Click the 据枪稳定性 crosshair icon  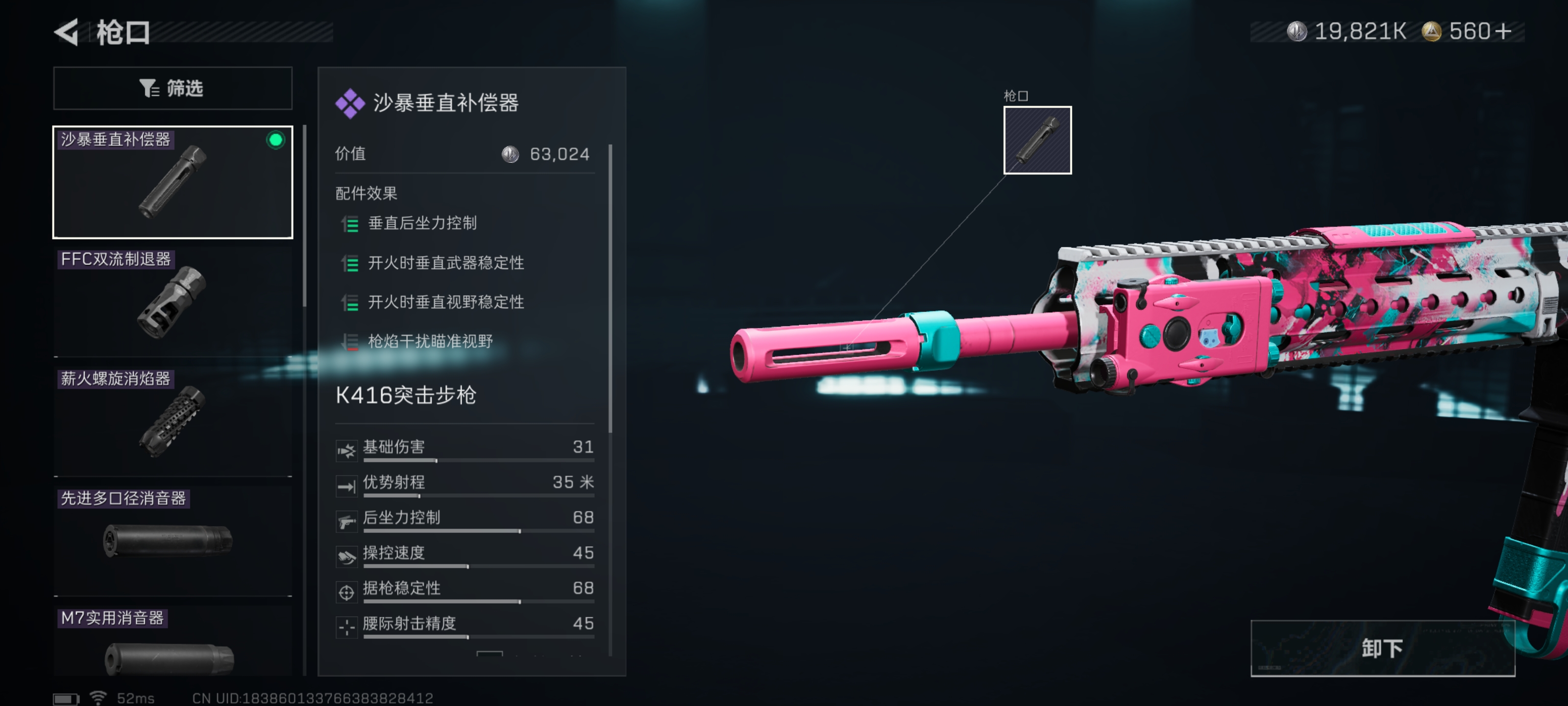(x=346, y=592)
